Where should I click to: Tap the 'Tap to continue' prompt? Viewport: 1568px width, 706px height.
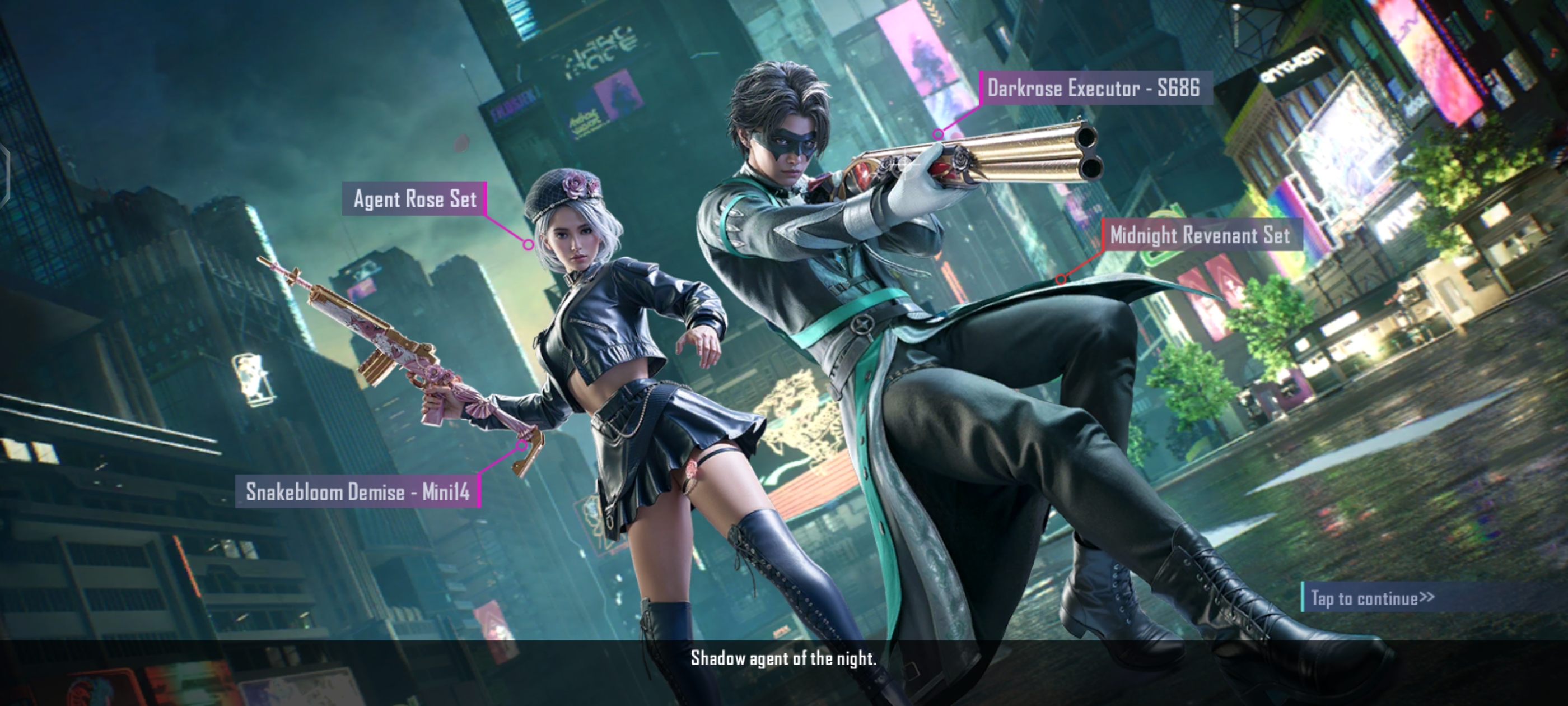pyautogui.click(x=1372, y=597)
